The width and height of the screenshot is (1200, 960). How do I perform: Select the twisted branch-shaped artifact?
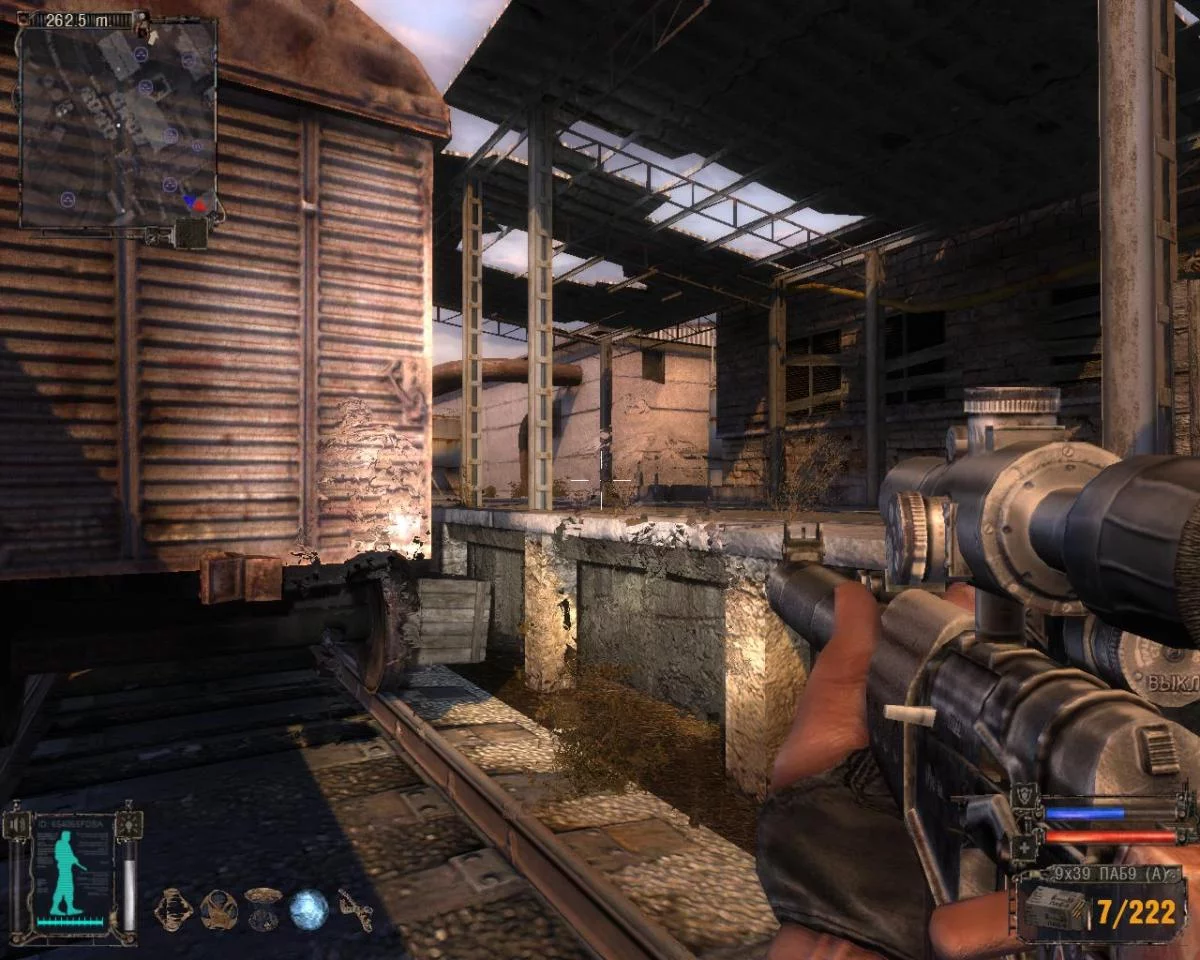click(x=355, y=909)
